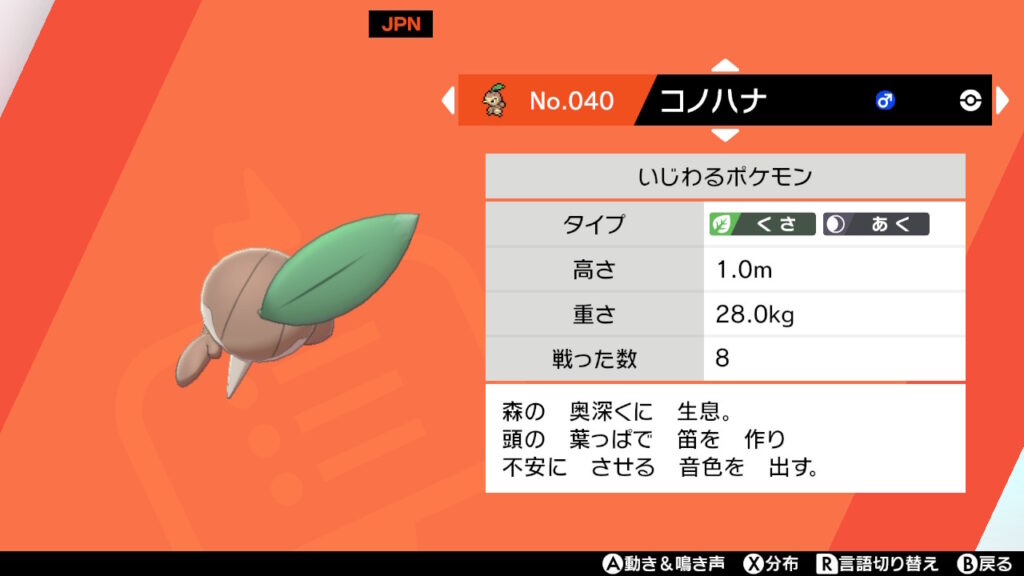Viewport: 1024px width, 576px height.
Task: Click the JPN language tag
Action: pos(400,25)
